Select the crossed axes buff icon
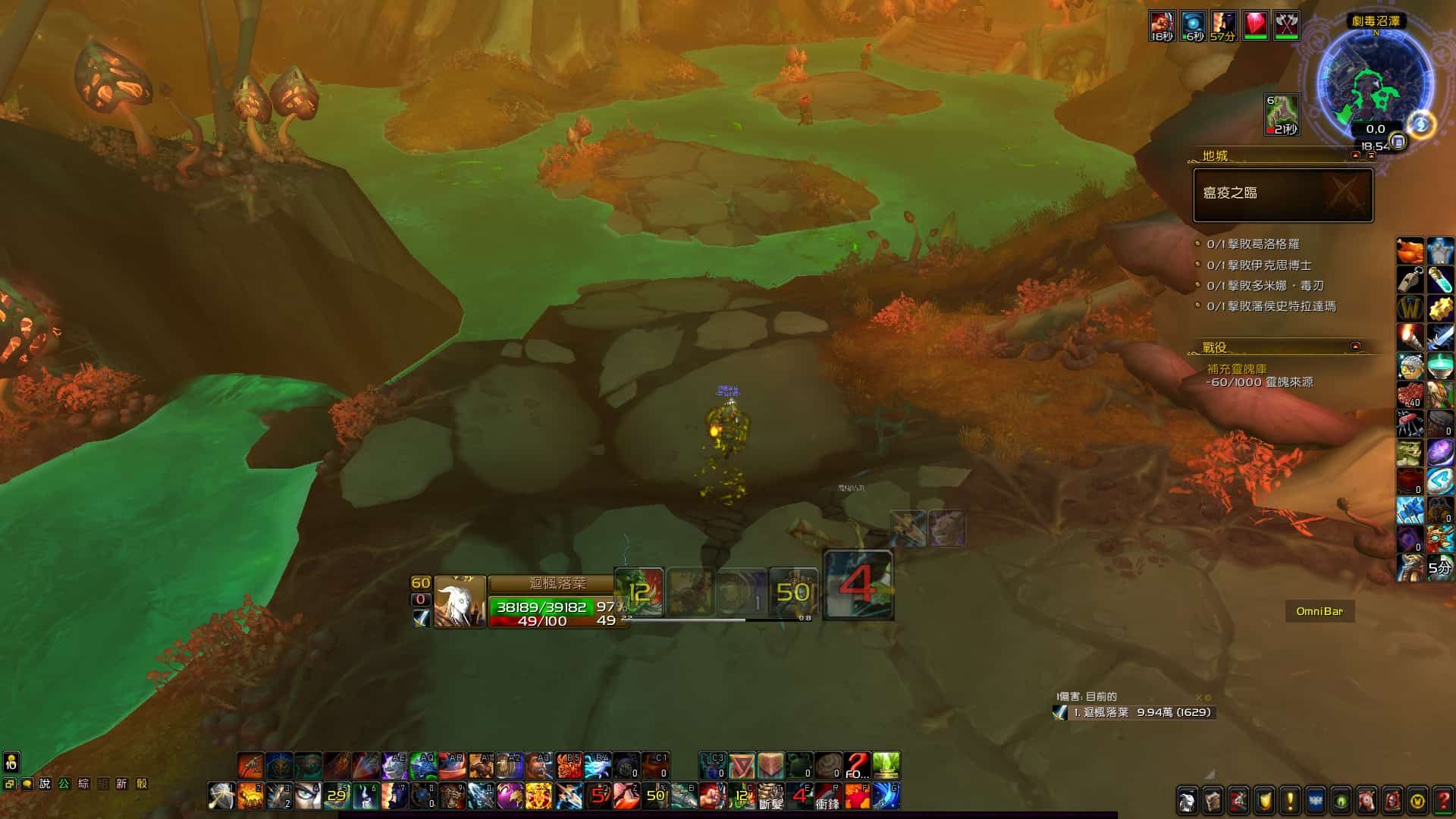The width and height of the screenshot is (1456, 819). [1285, 26]
